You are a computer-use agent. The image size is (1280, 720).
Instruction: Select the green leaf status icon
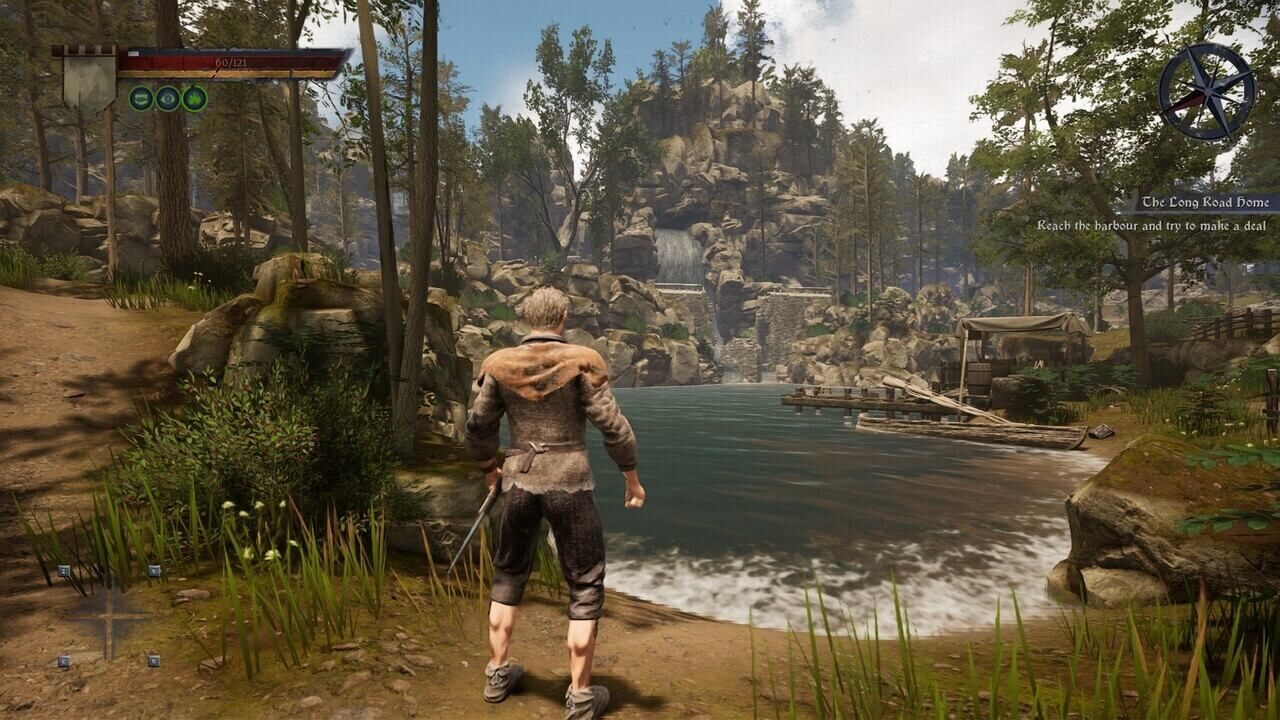(195, 98)
